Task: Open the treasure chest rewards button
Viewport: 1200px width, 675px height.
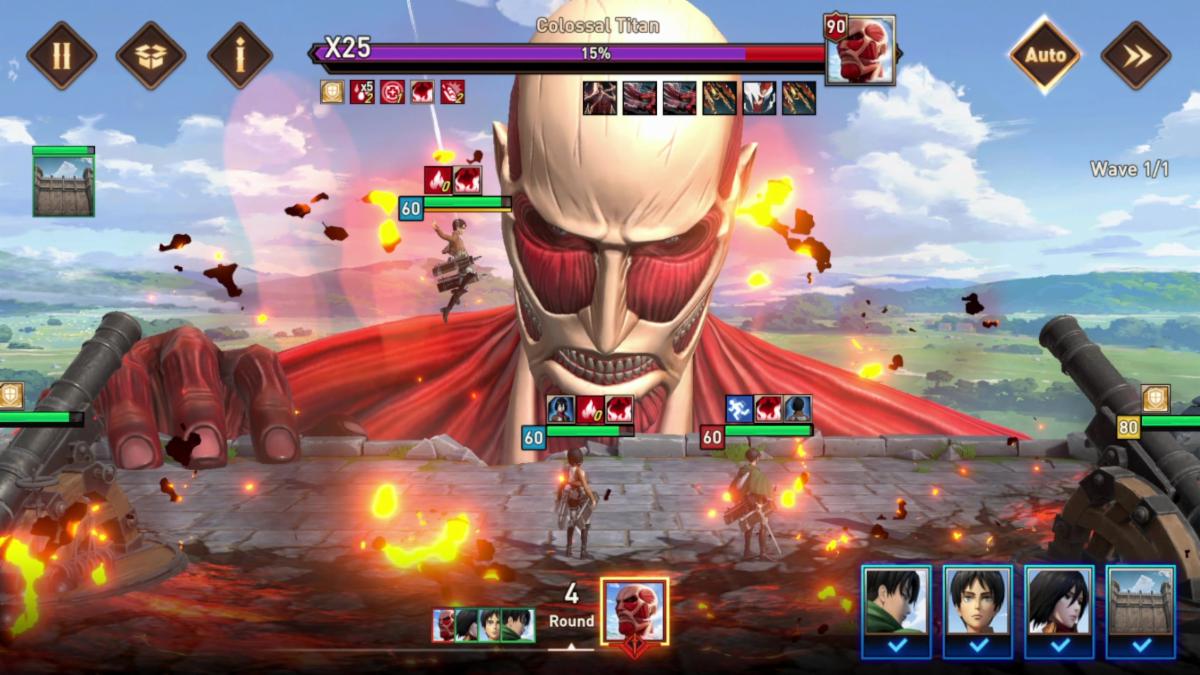Action: (151, 55)
